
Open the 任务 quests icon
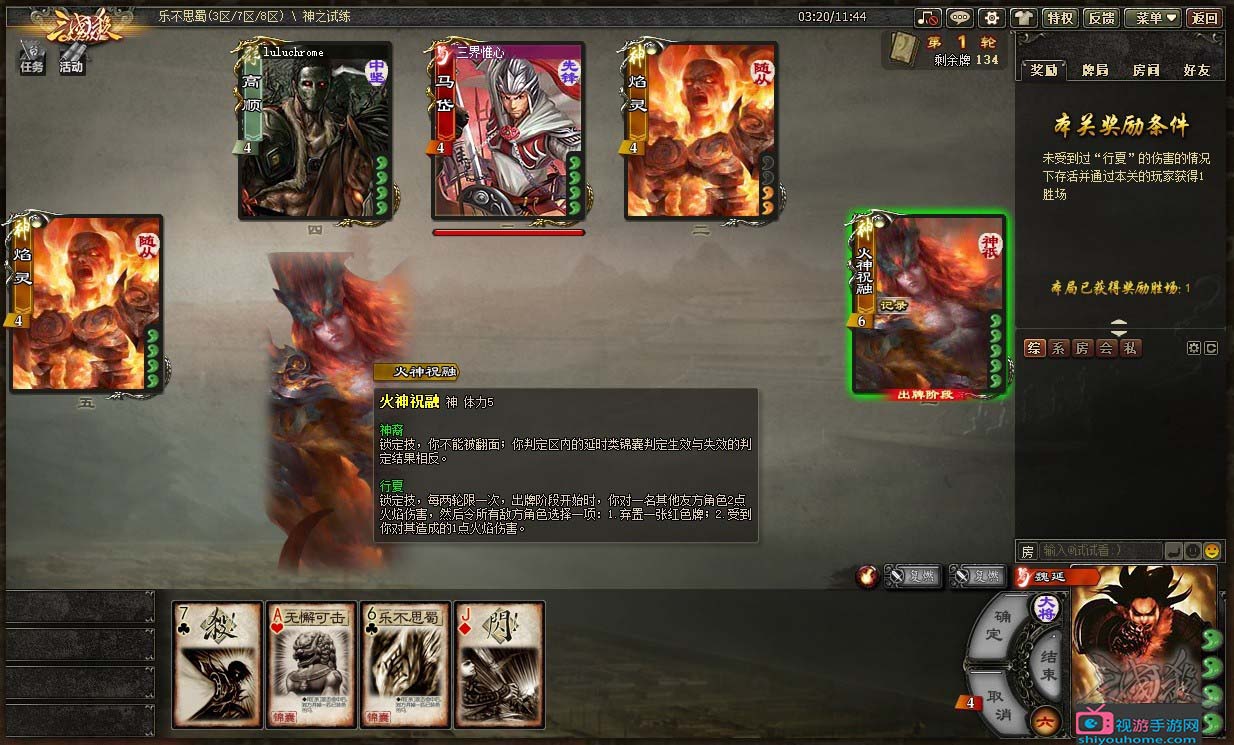coord(32,56)
